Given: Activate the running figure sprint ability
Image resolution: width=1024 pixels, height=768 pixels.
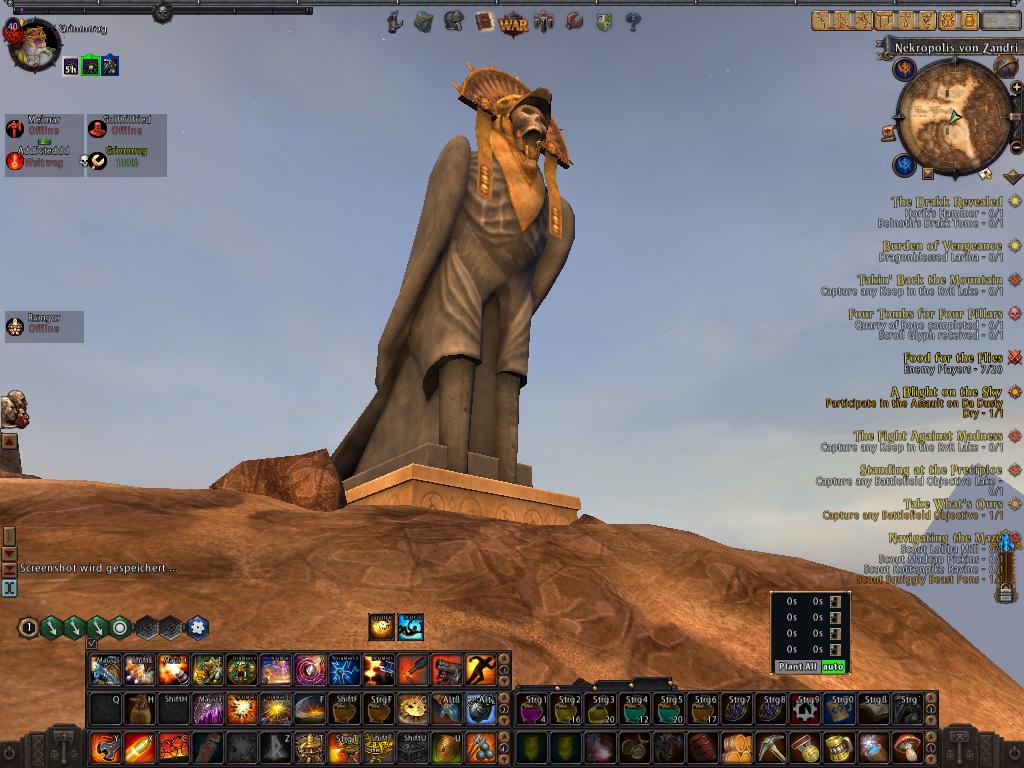Looking at the screenshot, I should 481,669.
